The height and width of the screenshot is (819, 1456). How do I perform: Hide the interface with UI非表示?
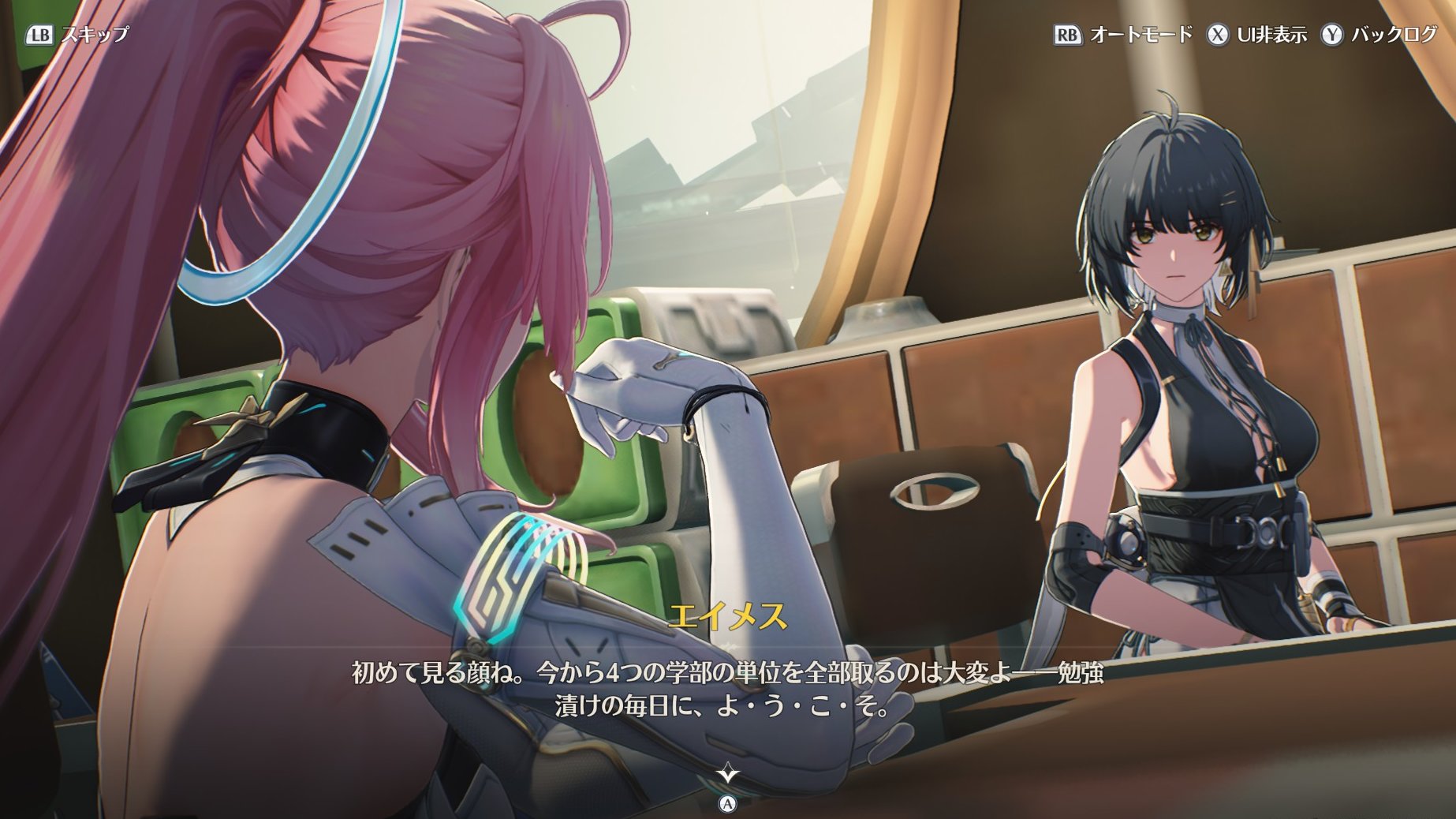click(x=1256, y=35)
